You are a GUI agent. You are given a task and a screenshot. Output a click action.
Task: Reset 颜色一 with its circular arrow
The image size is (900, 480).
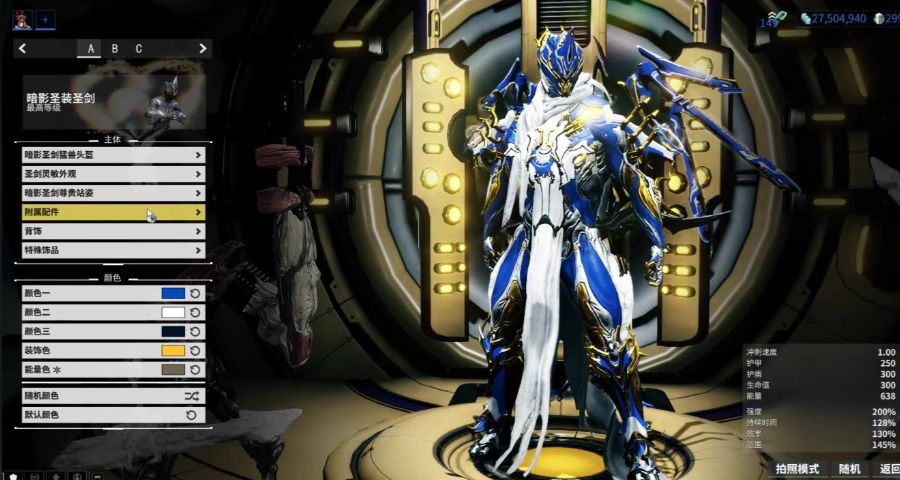(x=196, y=294)
